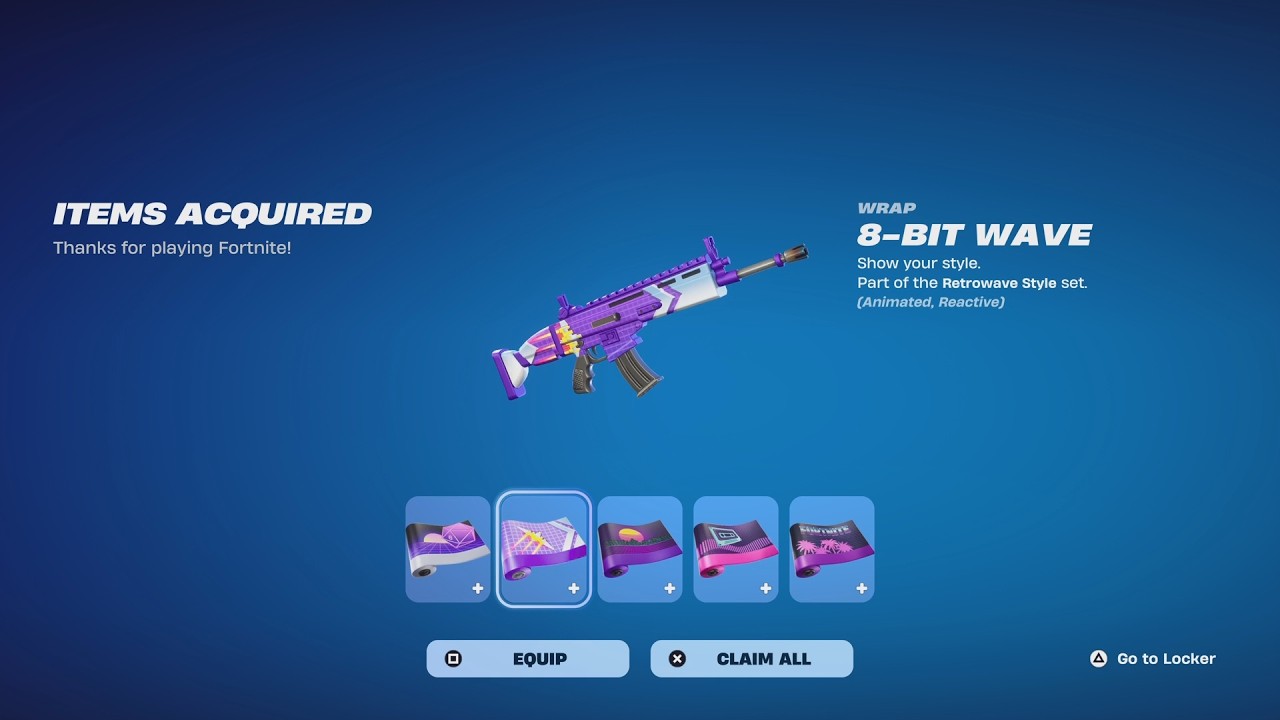
Task: Pick the wrap showing a retro sunset
Action: click(640, 549)
